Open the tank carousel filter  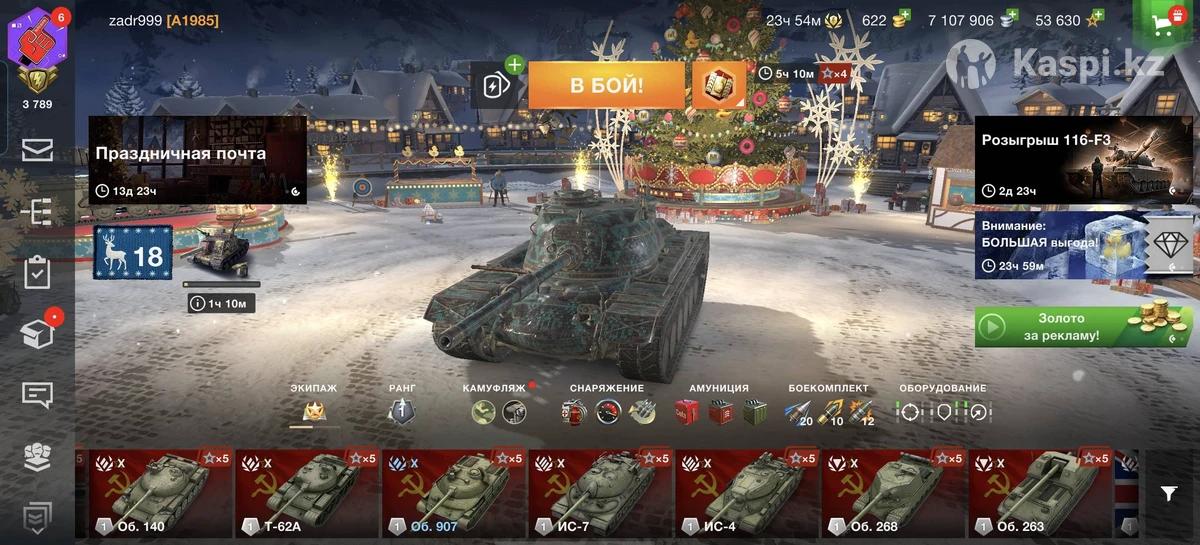tap(1168, 493)
